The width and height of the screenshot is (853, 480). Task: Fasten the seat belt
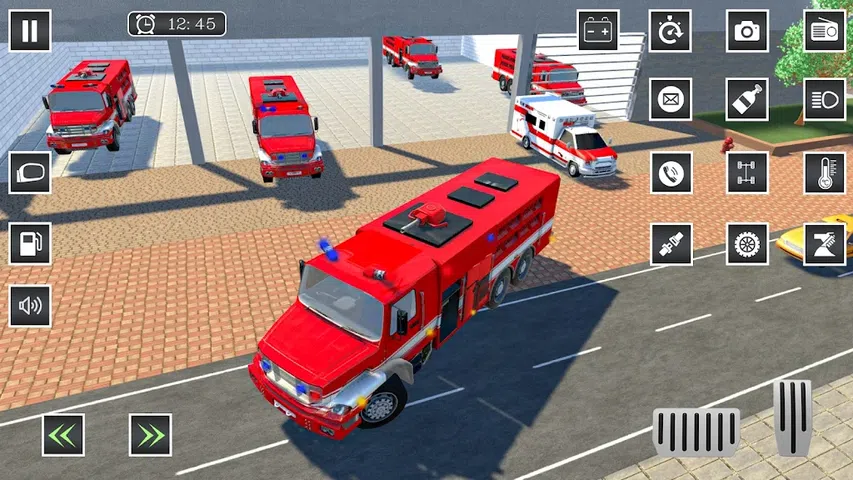coord(670,244)
